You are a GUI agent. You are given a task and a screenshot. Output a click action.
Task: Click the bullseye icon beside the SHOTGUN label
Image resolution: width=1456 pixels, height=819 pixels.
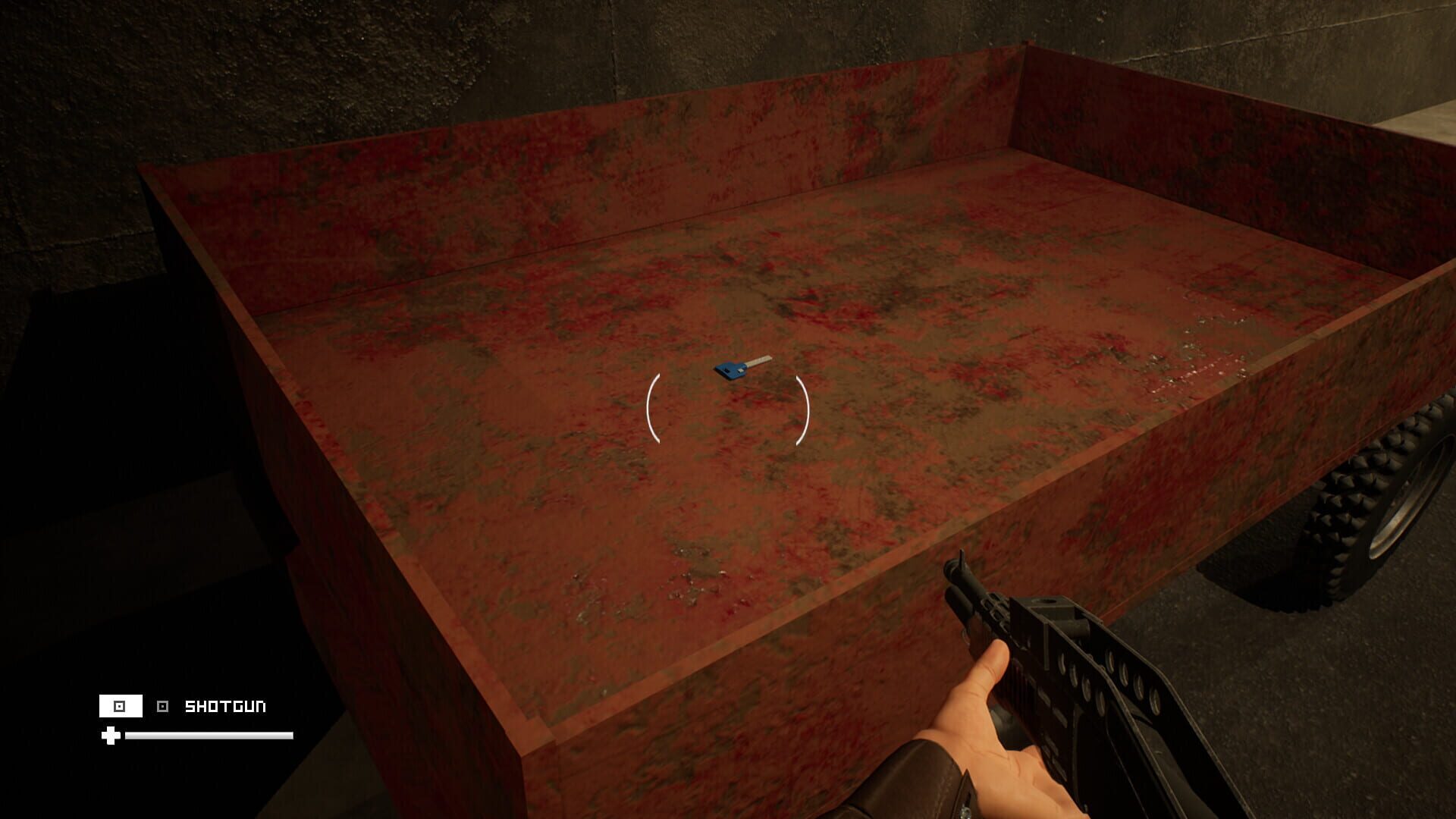162,706
